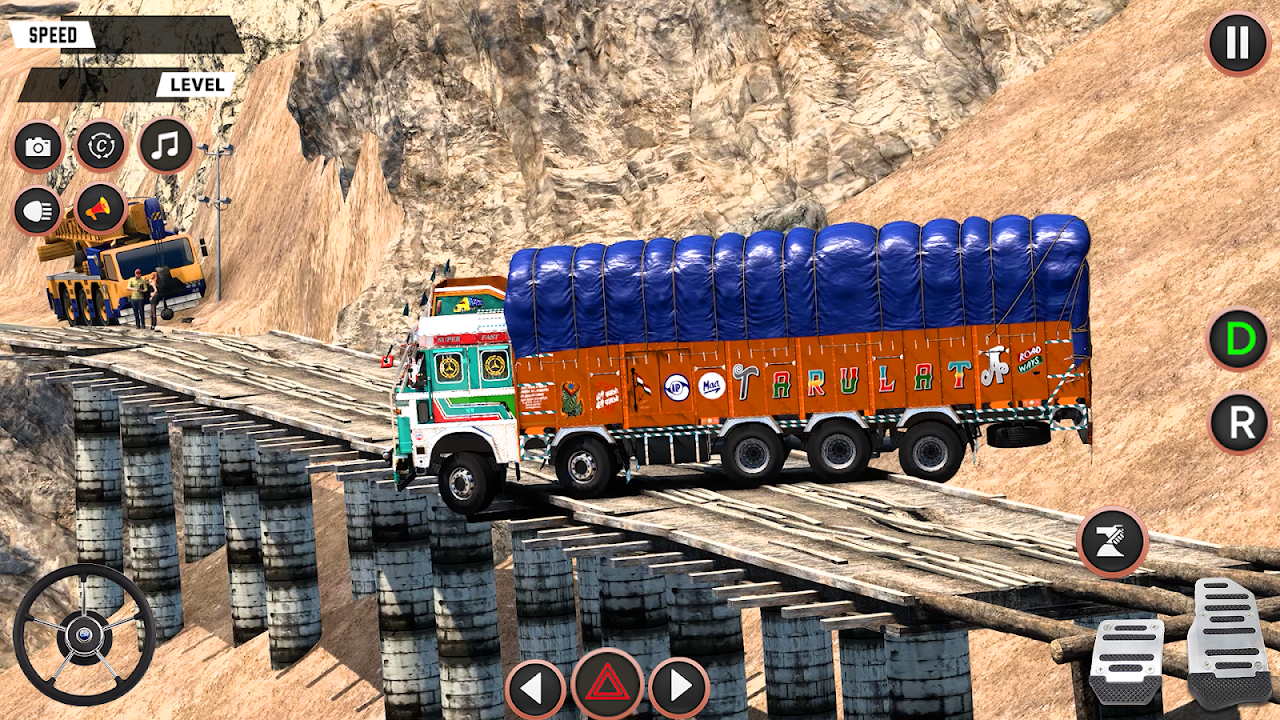The height and width of the screenshot is (720, 1280).
Task: Shift into Drive with the D button
Action: tap(1239, 340)
